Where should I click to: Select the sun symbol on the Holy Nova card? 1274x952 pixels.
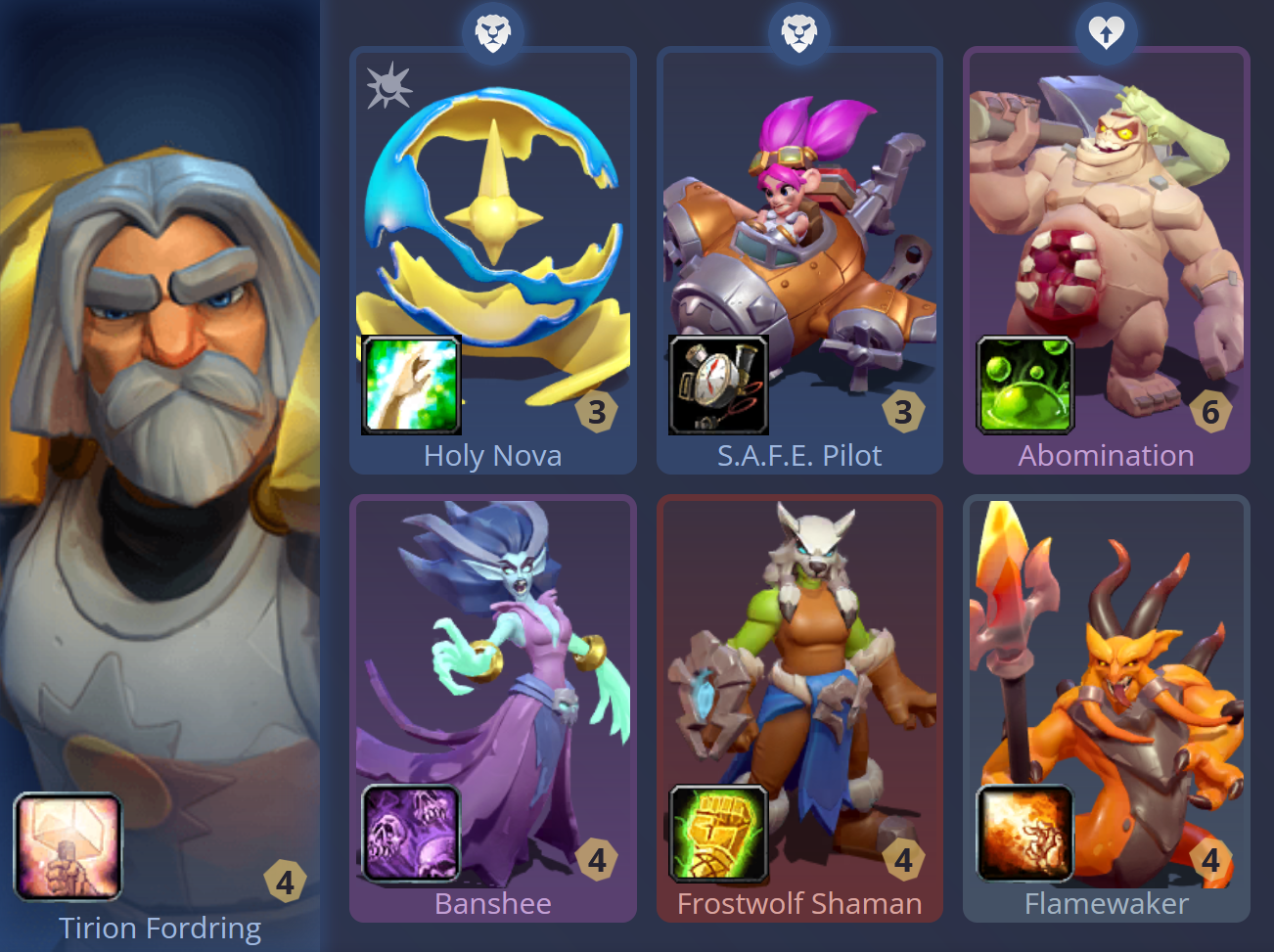coord(387,87)
